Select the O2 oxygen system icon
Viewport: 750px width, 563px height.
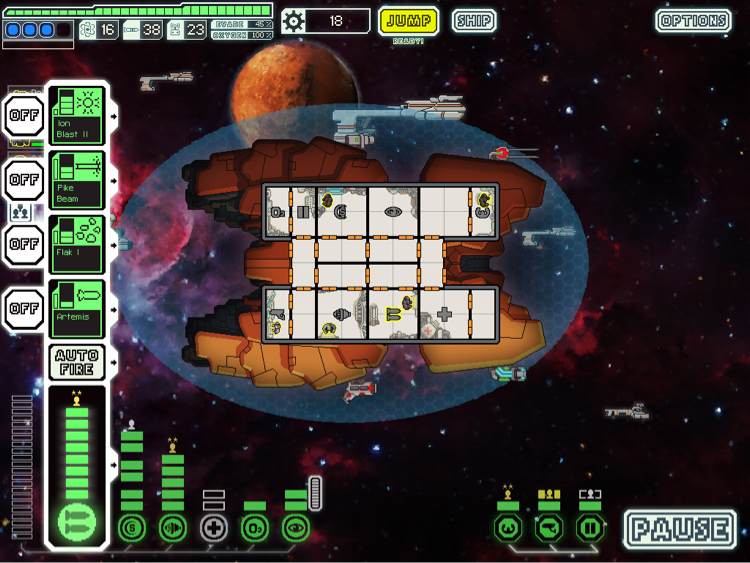tap(255, 527)
